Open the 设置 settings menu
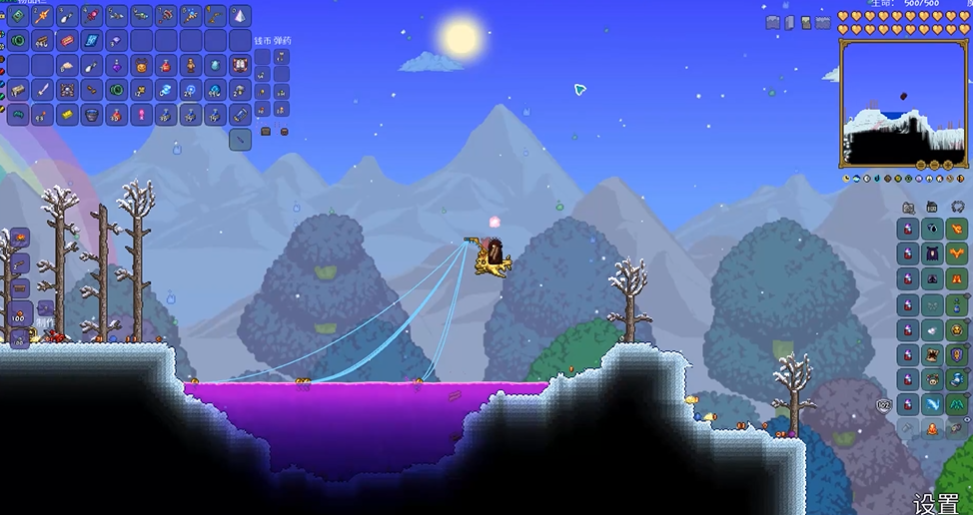The width and height of the screenshot is (973, 515). [x=937, y=502]
